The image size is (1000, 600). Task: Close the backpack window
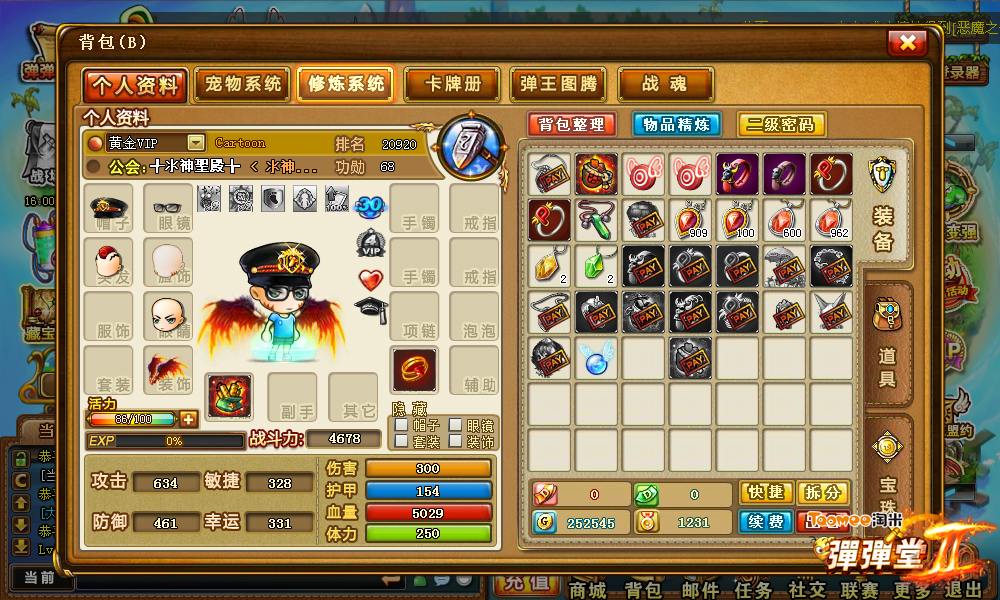coord(907,42)
